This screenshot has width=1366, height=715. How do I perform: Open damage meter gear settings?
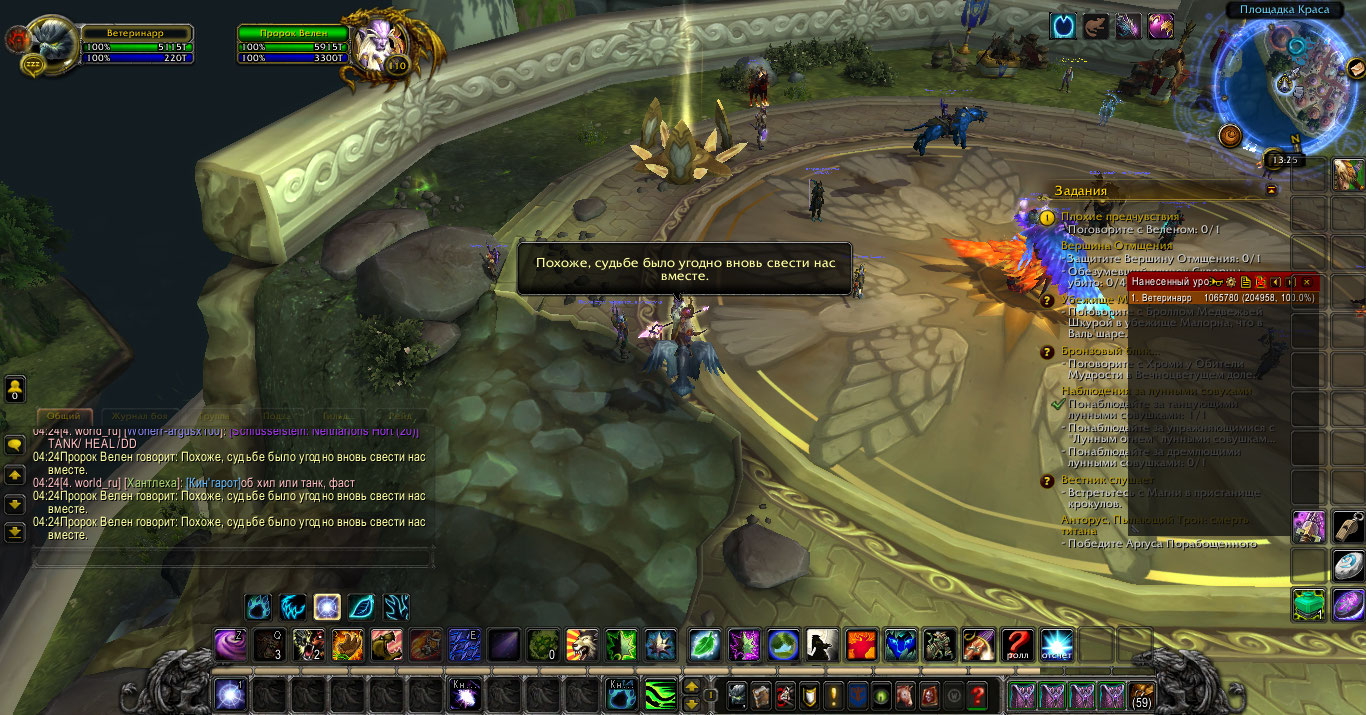(1231, 282)
